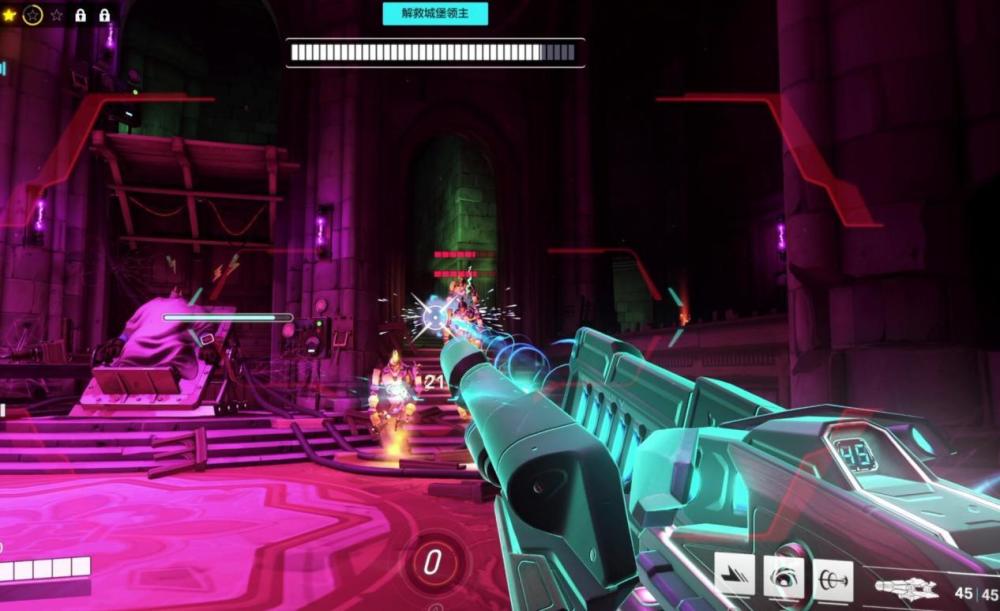This screenshot has width=1000, height=611.
Task: Activate the slide dash ability icon
Action: pos(734,576)
